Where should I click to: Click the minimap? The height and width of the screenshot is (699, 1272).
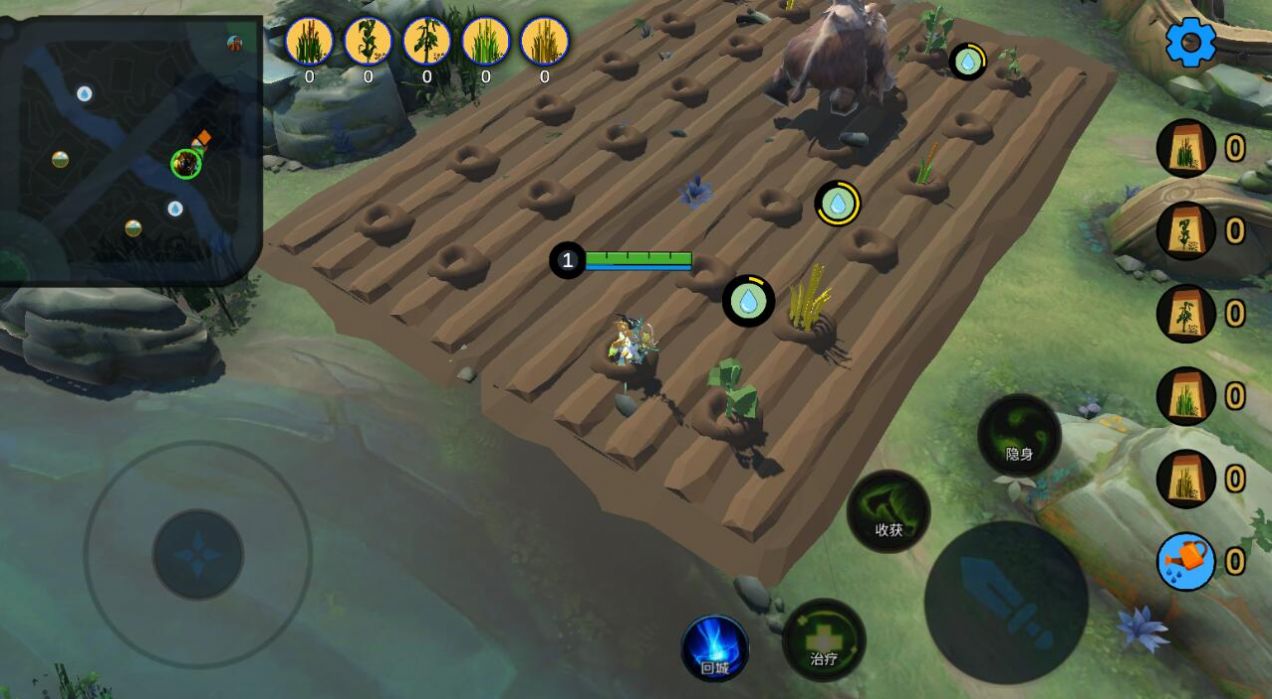[133, 148]
